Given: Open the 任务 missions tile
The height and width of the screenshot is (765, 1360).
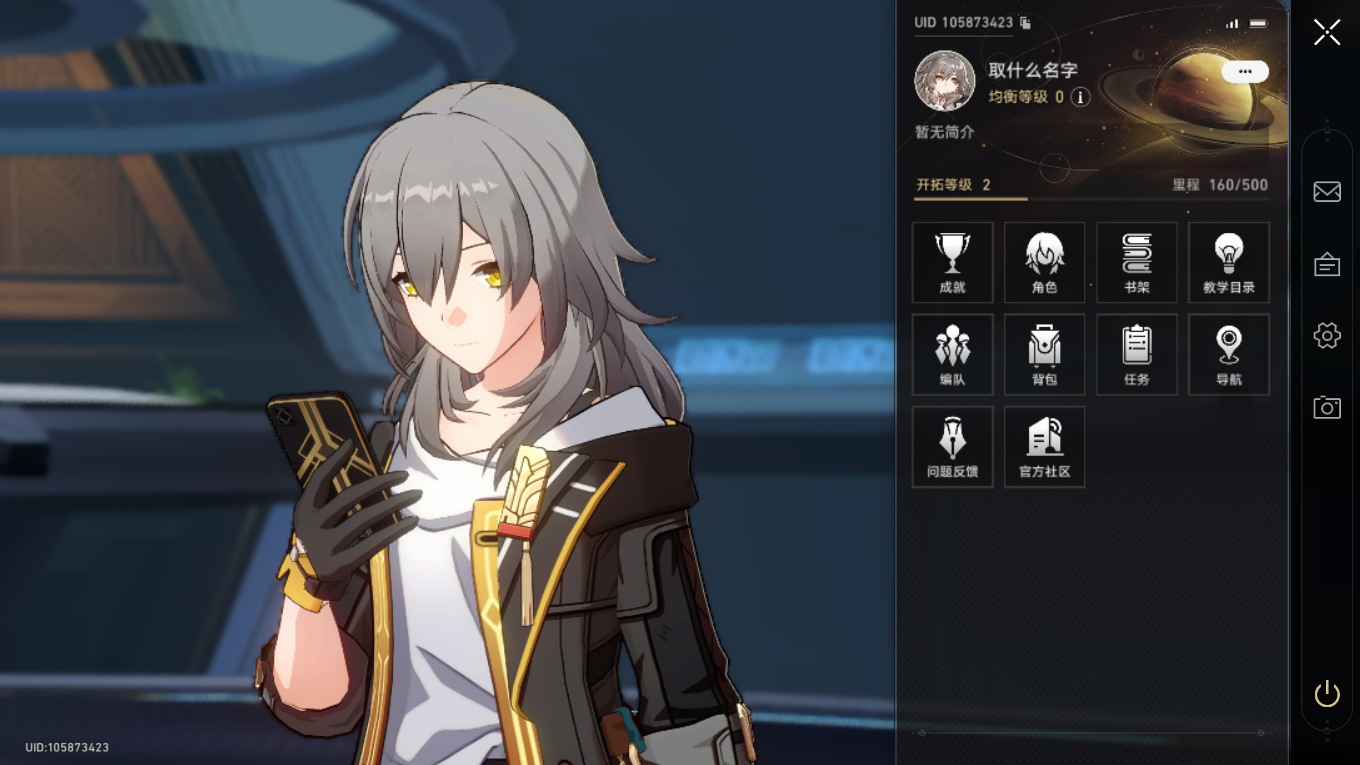Looking at the screenshot, I should click(x=1136, y=354).
